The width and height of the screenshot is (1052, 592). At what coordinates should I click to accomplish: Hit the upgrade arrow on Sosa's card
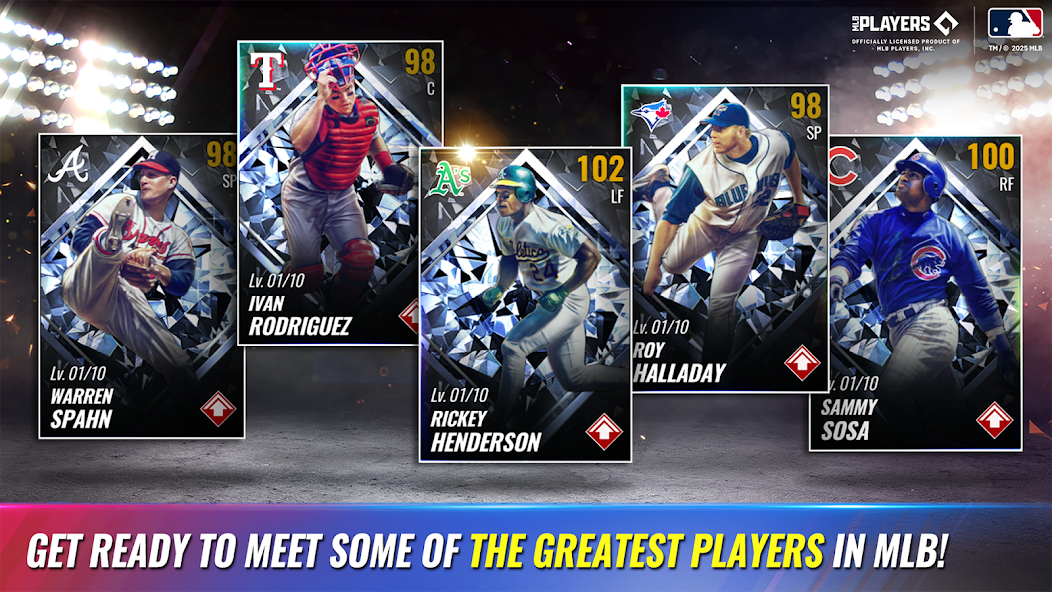(x=993, y=419)
